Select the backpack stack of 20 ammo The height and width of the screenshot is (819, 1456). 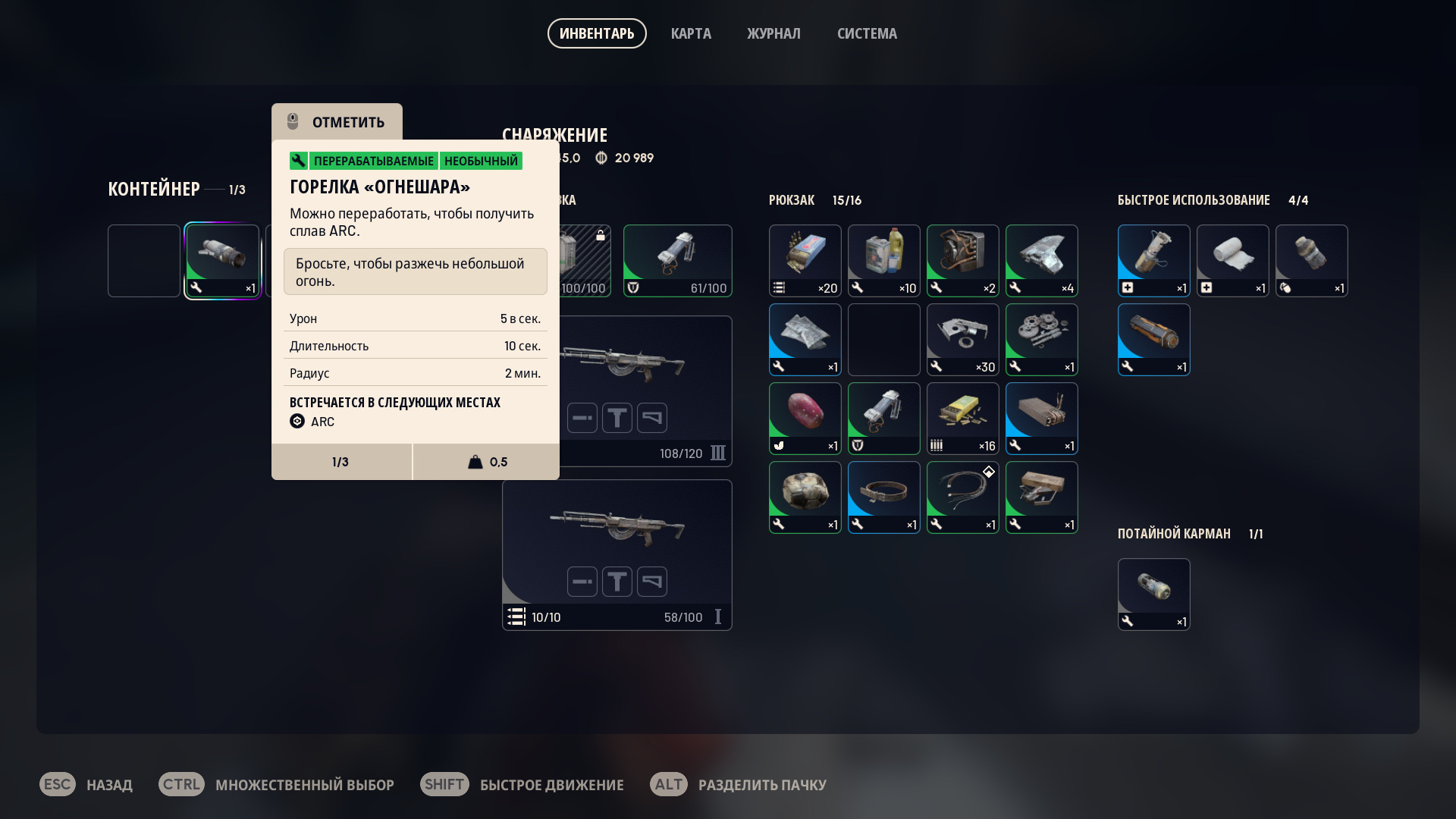[805, 260]
